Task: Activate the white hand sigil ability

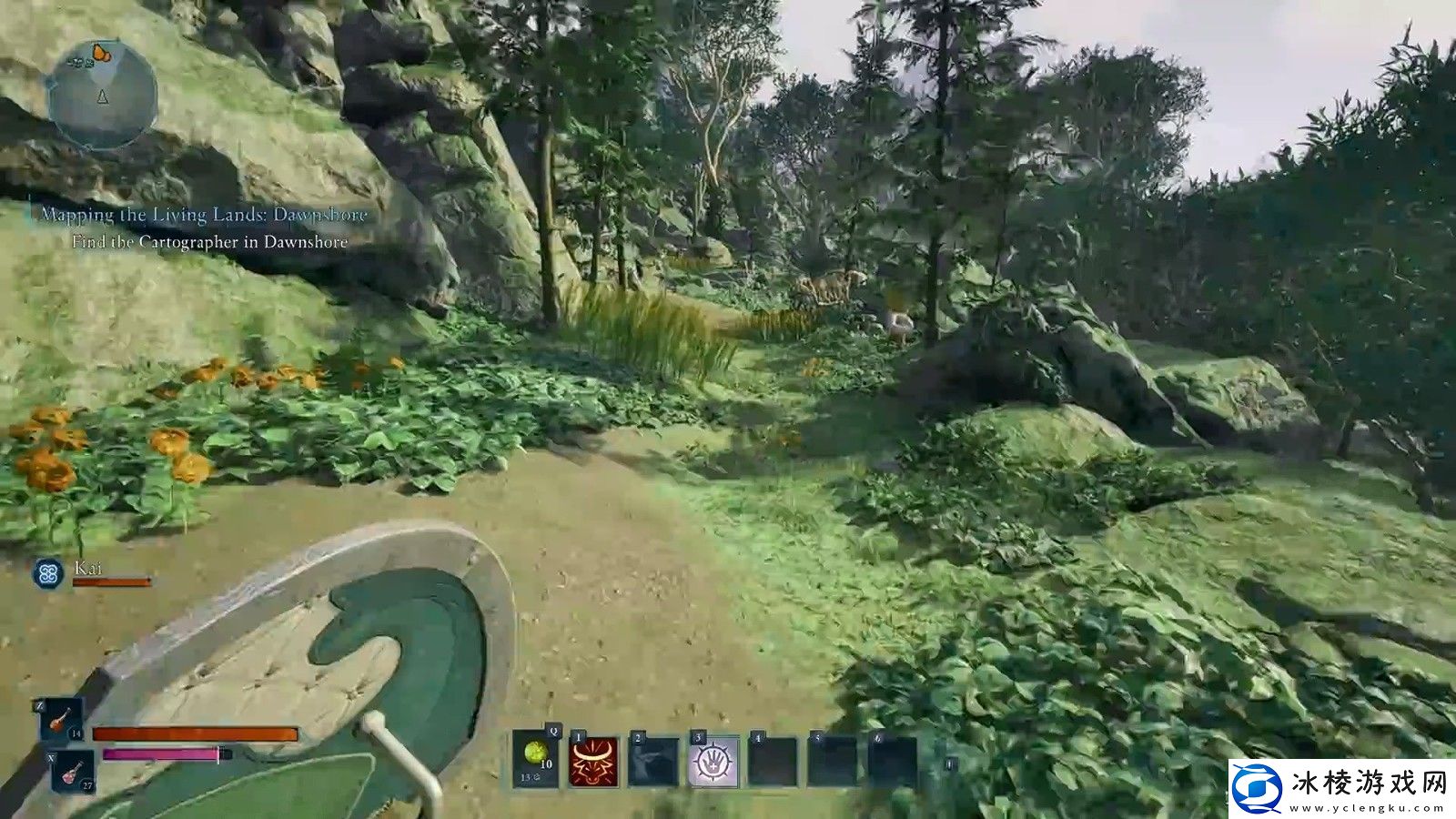Action: [713, 762]
